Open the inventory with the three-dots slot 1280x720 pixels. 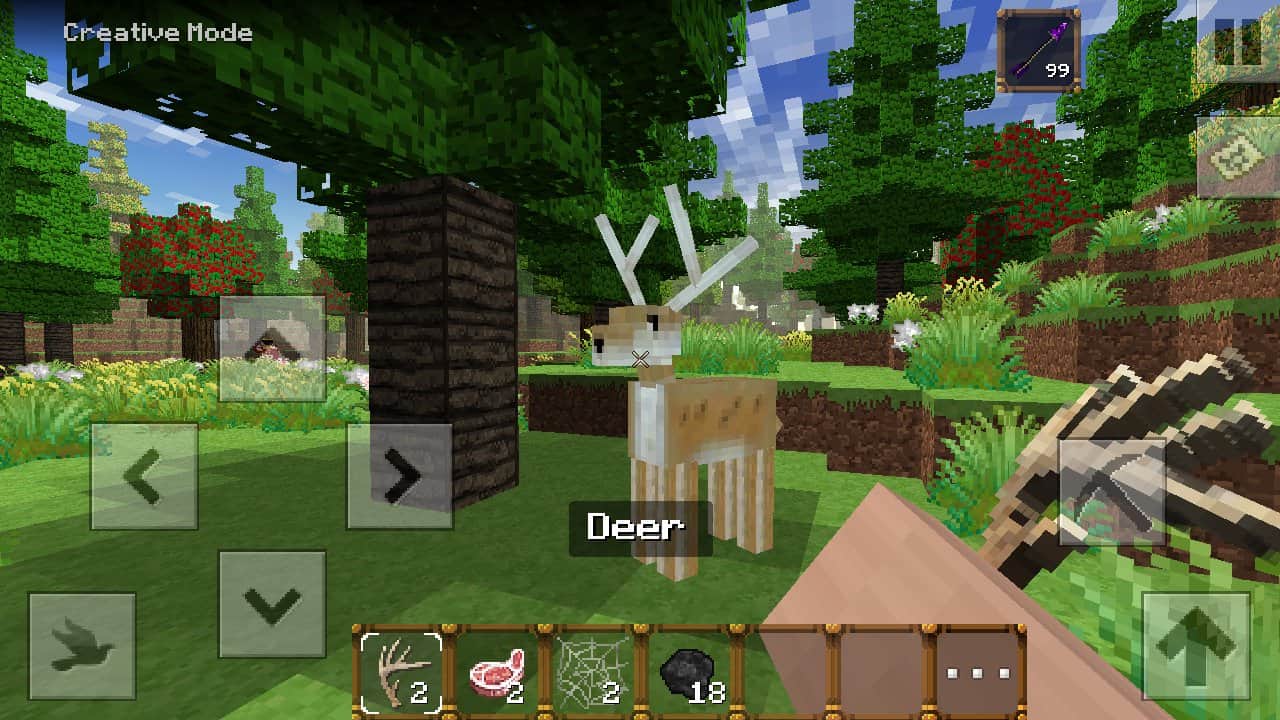coord(977,671)
